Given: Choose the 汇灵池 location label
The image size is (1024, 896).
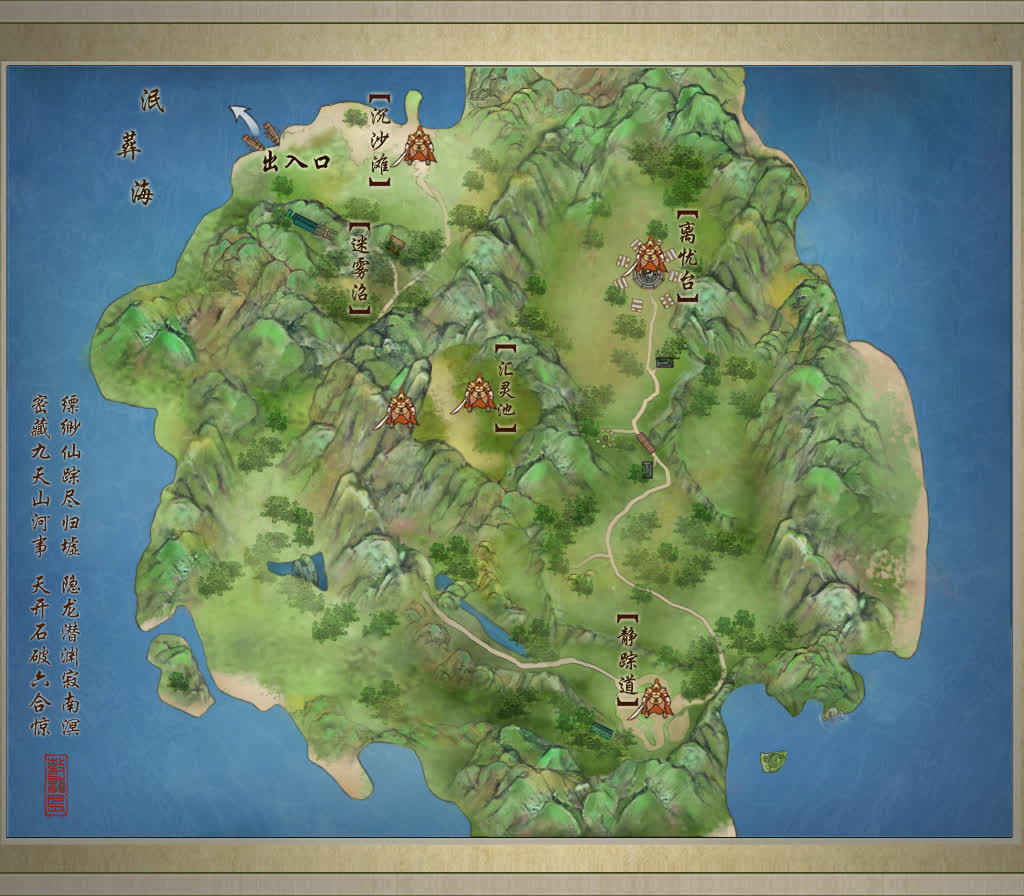Looking at the screenshot, I should coord(506,388).
